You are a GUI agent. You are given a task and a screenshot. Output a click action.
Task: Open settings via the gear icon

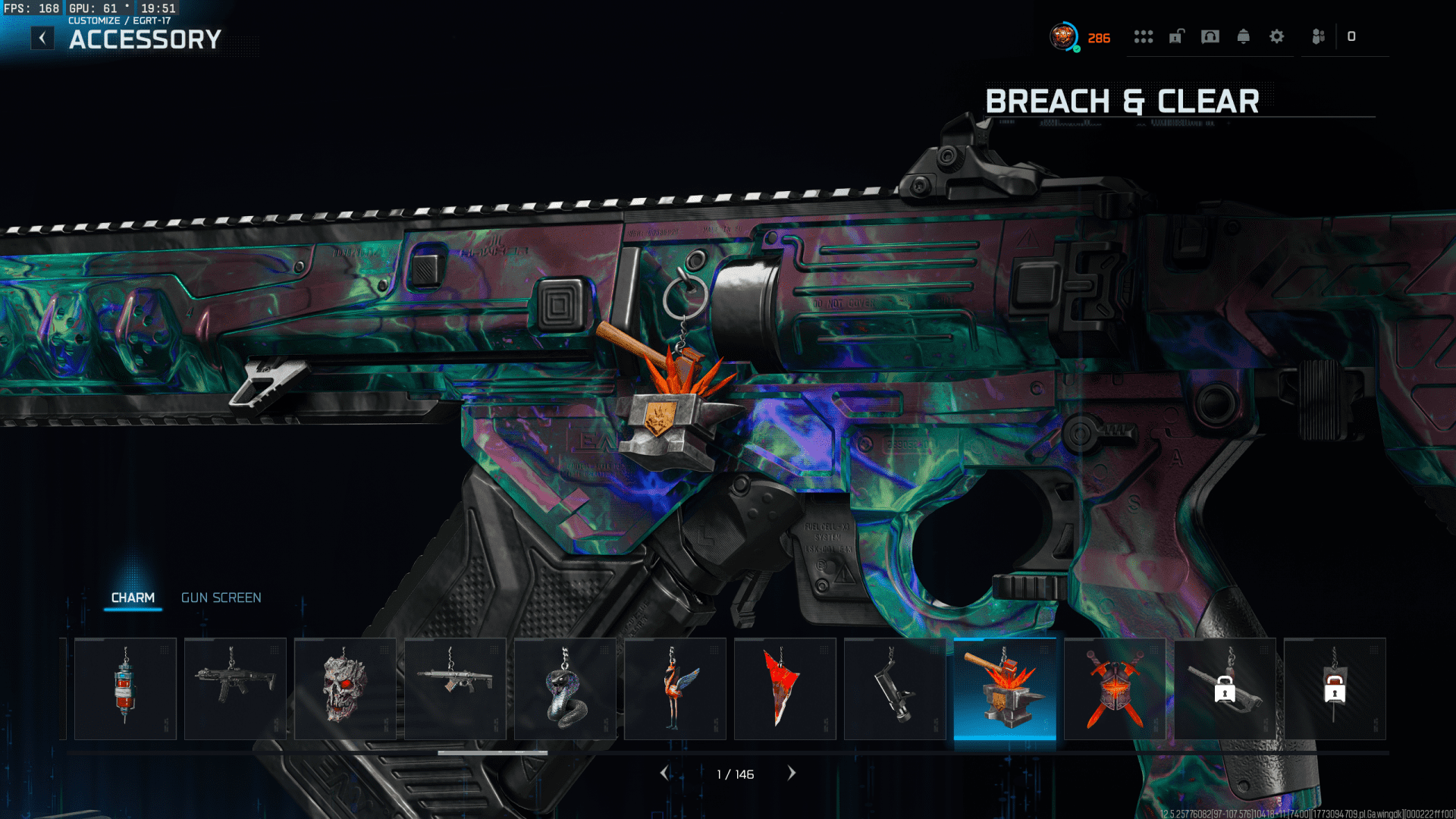click(1277, 36)
